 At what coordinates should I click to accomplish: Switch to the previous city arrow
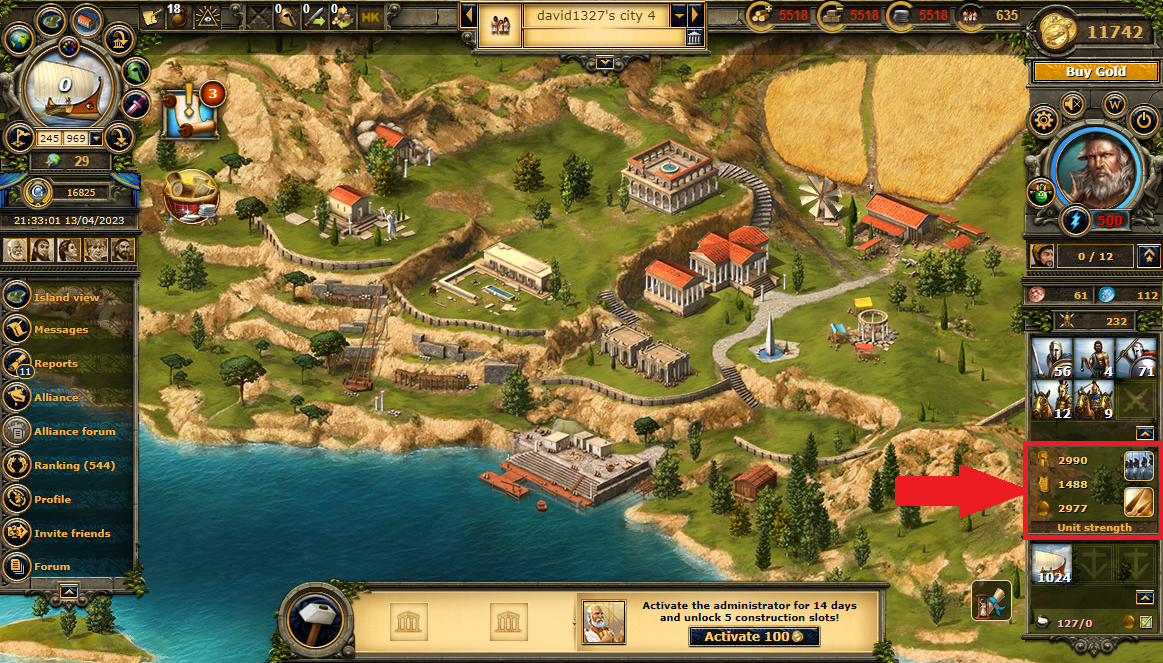(467, 16)
